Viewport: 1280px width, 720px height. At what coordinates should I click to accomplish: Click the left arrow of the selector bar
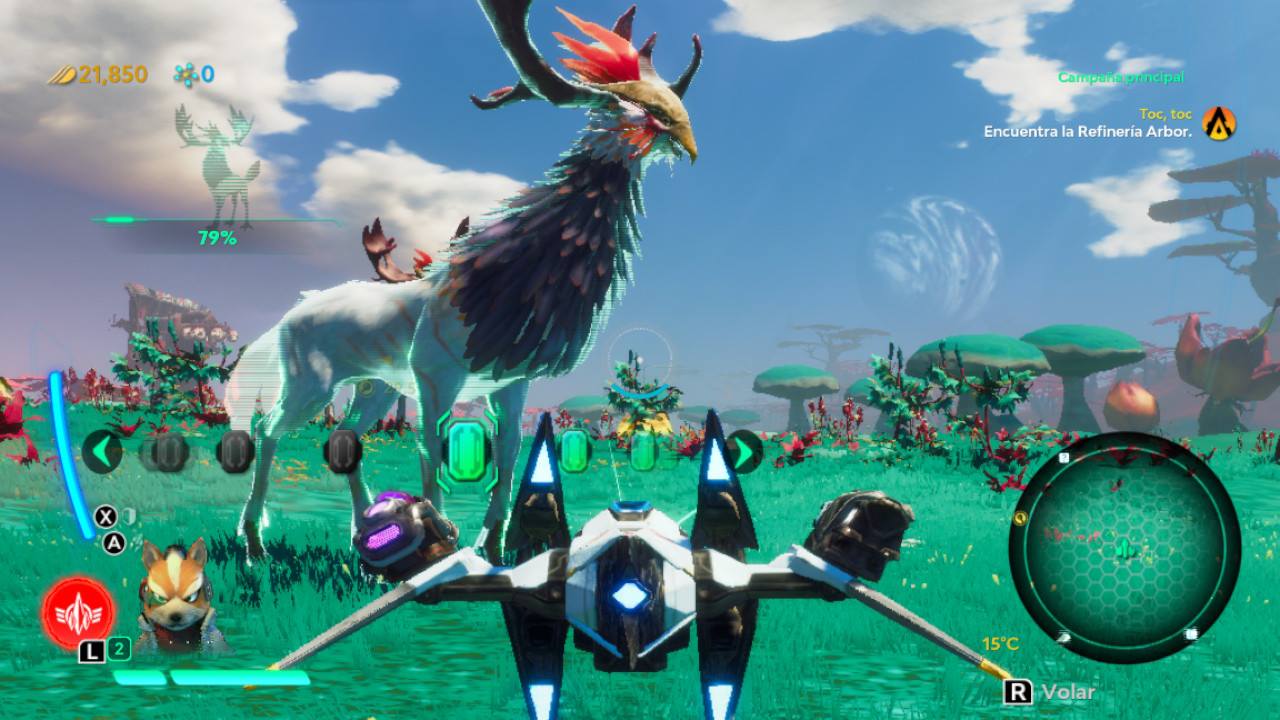pyautogui.click(x=102, y=451)
